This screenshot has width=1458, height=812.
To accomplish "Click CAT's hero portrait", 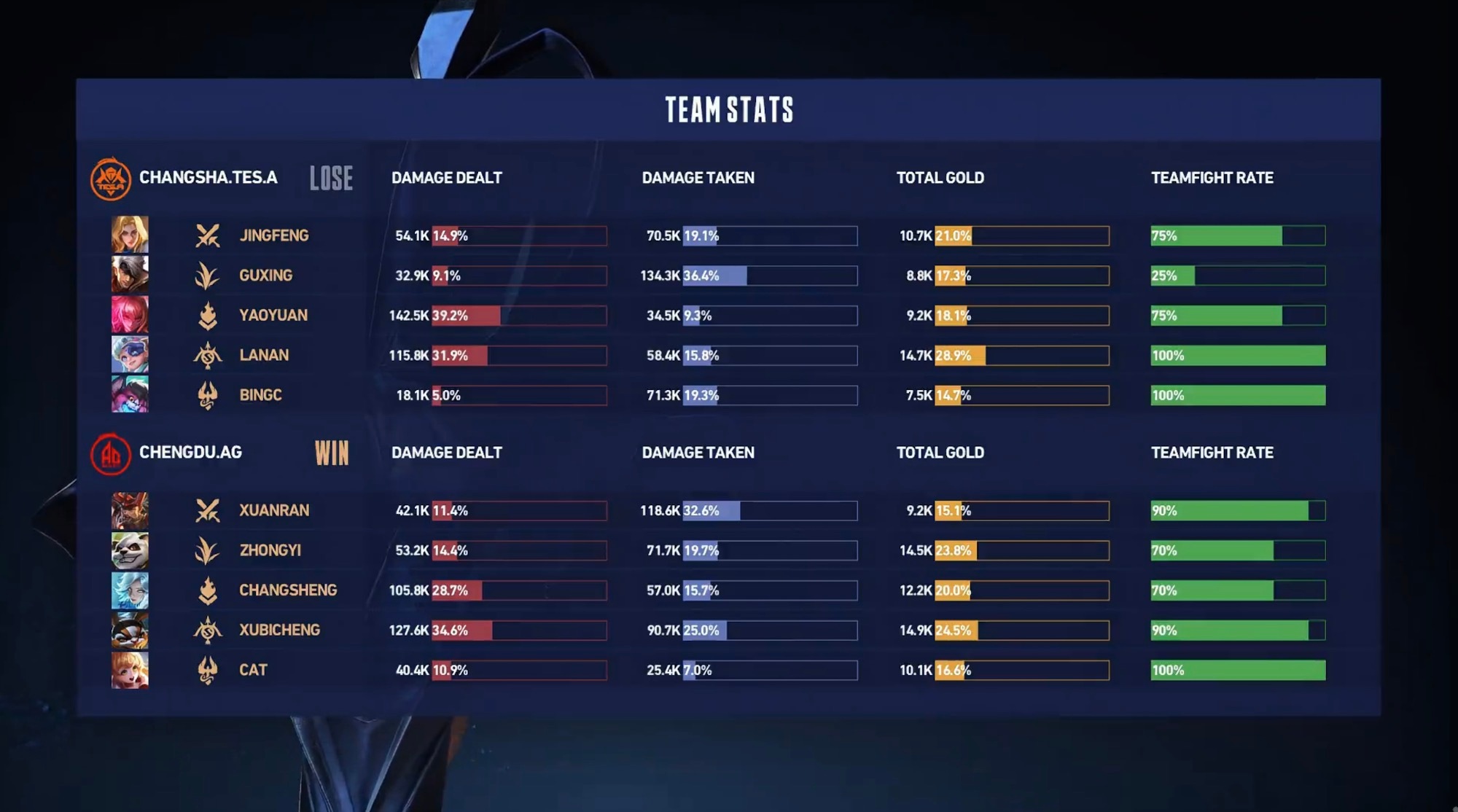I will (x=130, y=670).
